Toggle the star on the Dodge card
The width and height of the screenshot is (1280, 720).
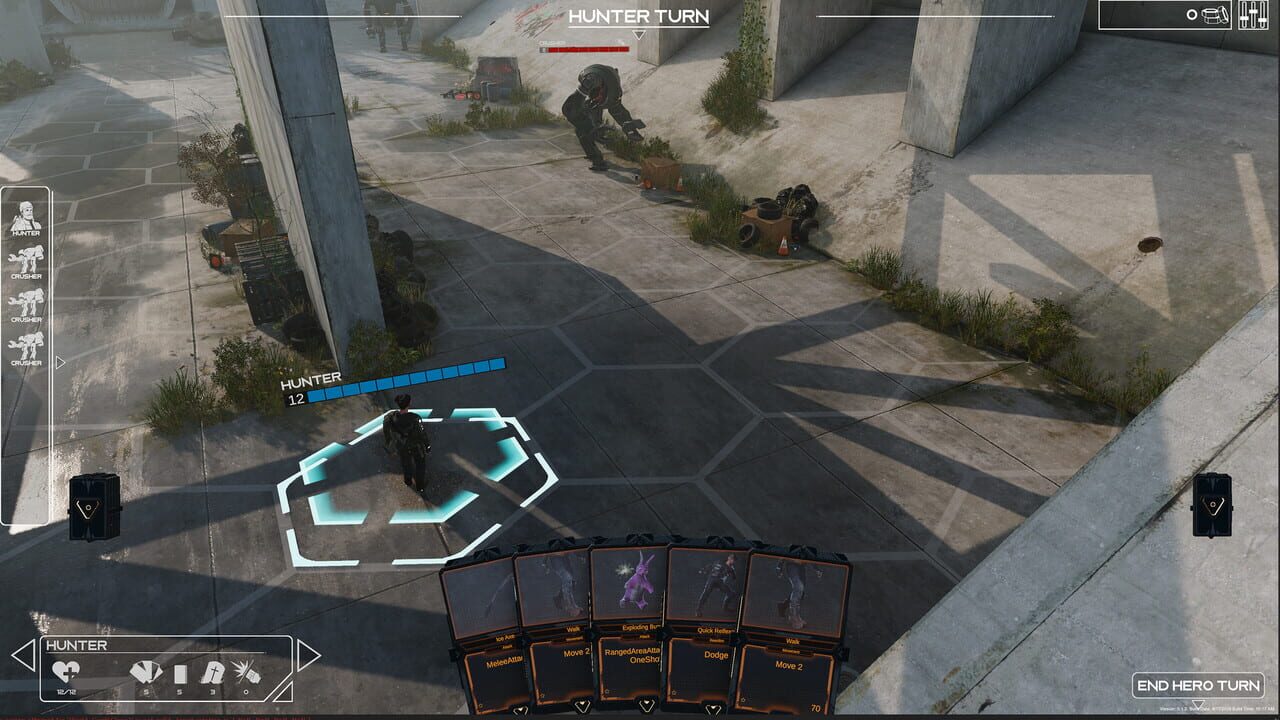[674, 692]
